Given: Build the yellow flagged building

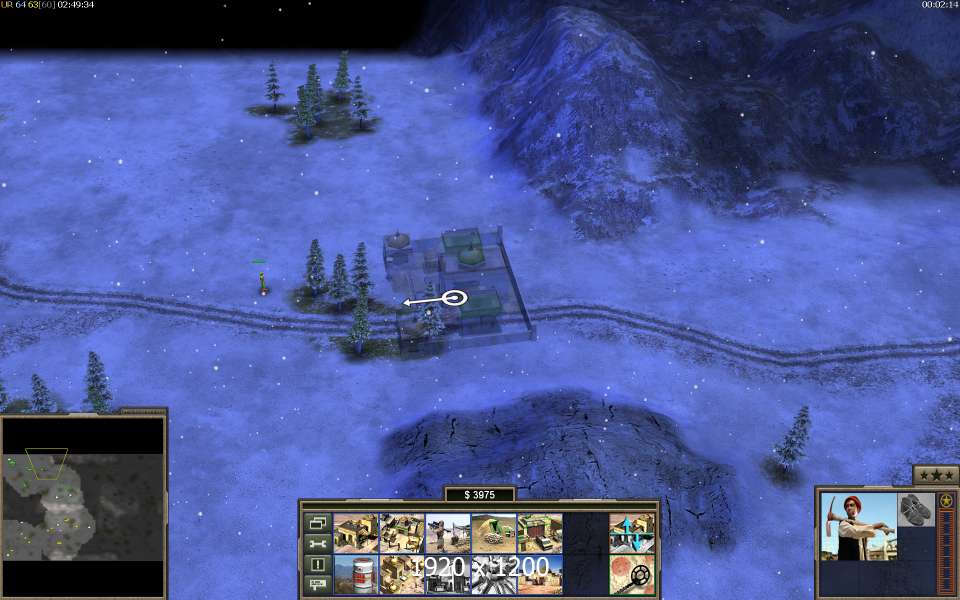Looking at the screenshot, I should click(355, 533).
